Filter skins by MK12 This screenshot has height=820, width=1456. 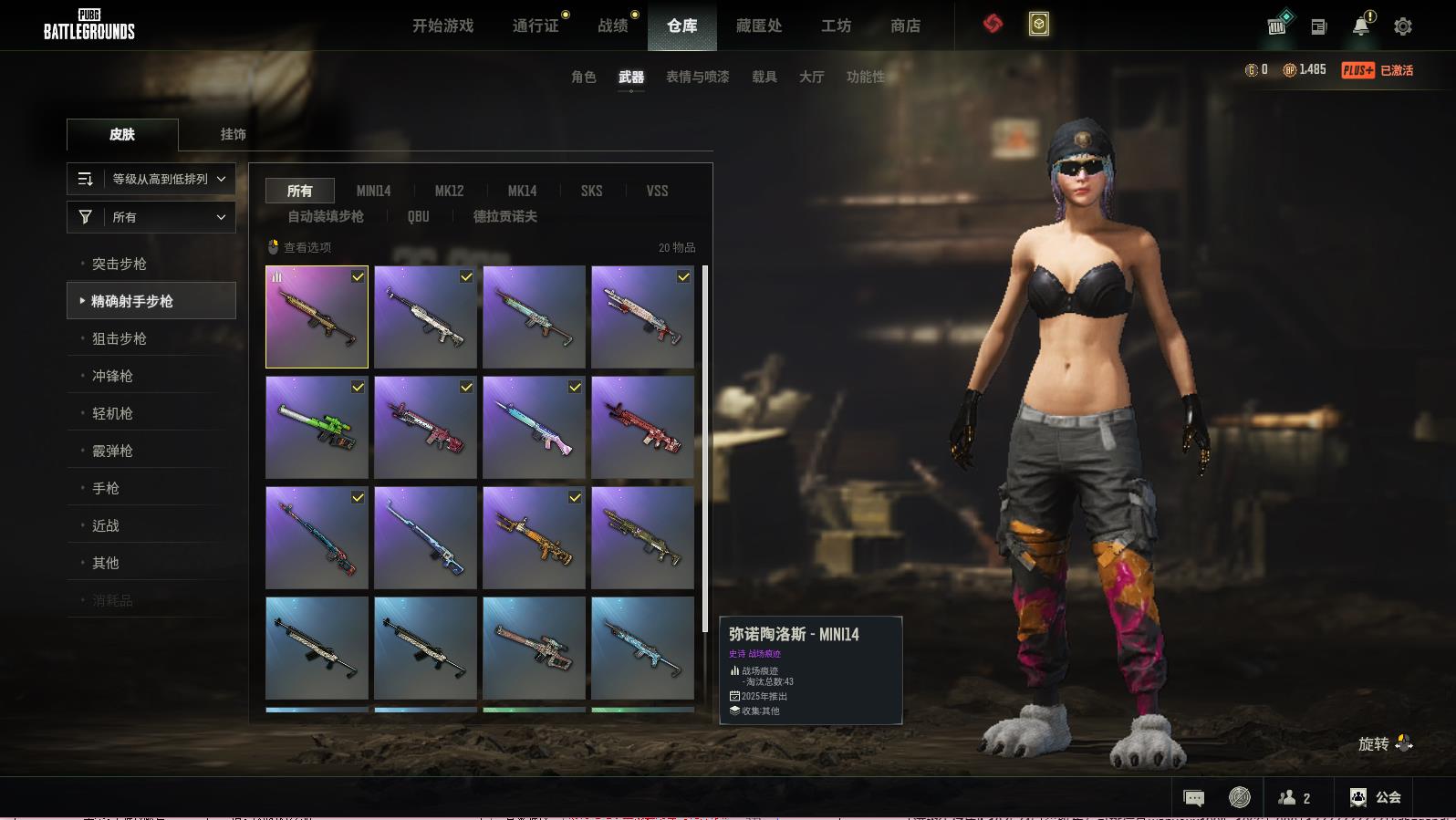click(449, 191)
